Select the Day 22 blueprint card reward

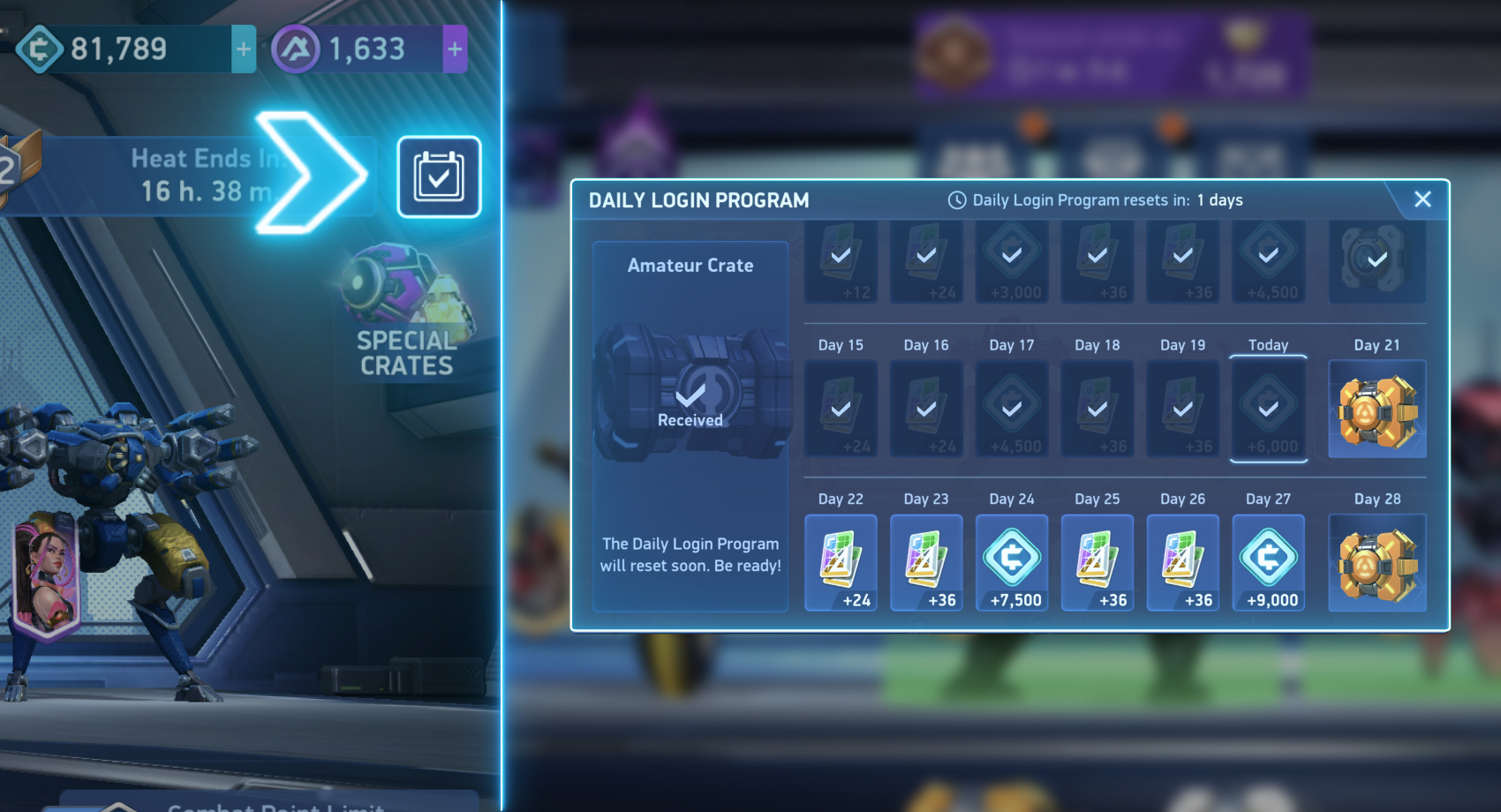point(840,561)
